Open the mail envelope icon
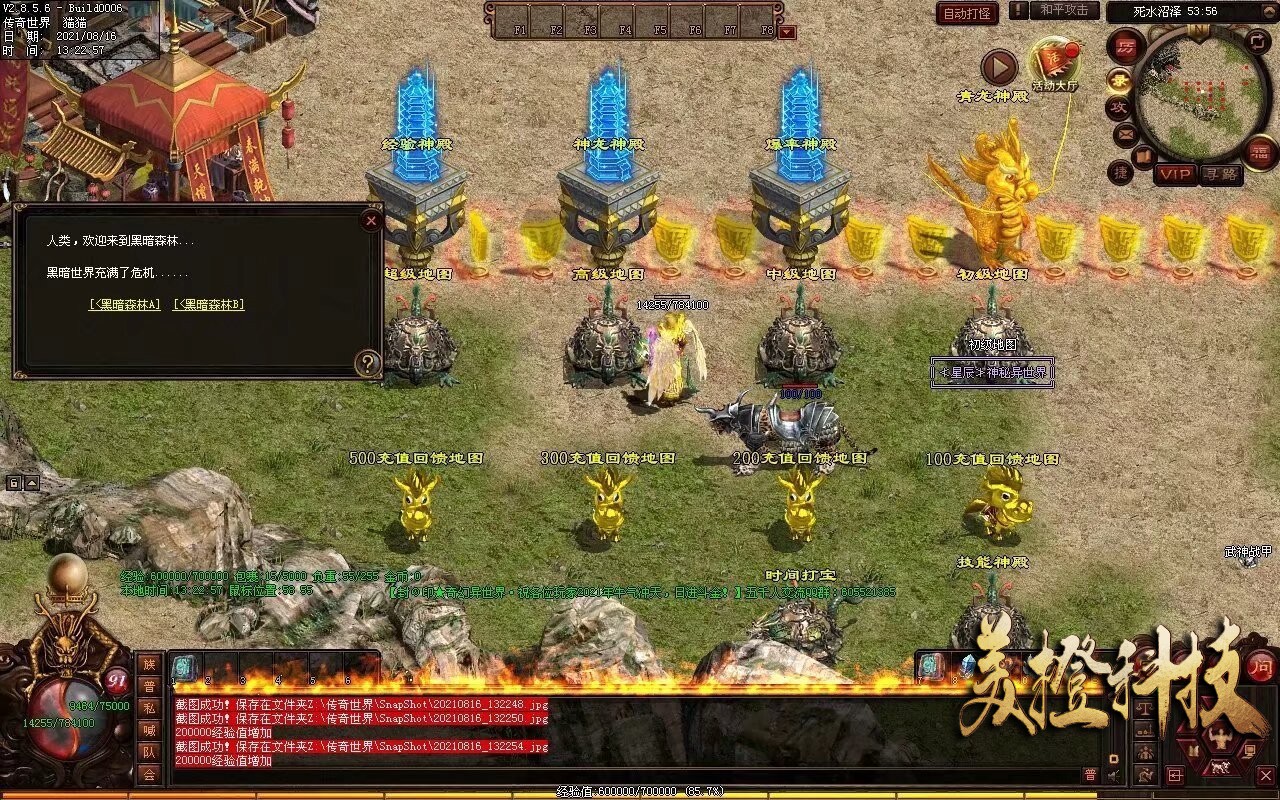 pos(1125,133)
